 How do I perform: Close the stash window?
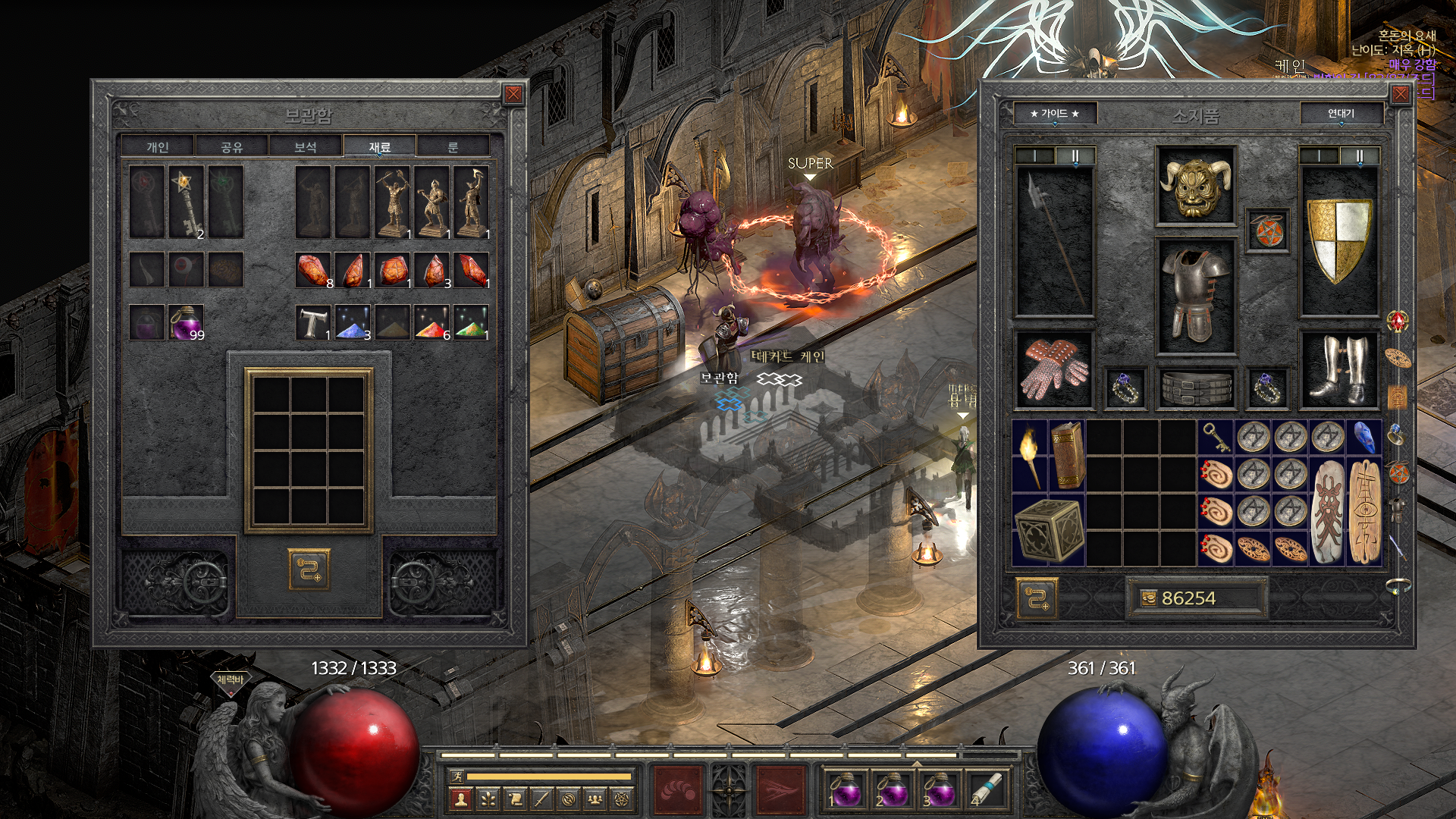(513, 94)
